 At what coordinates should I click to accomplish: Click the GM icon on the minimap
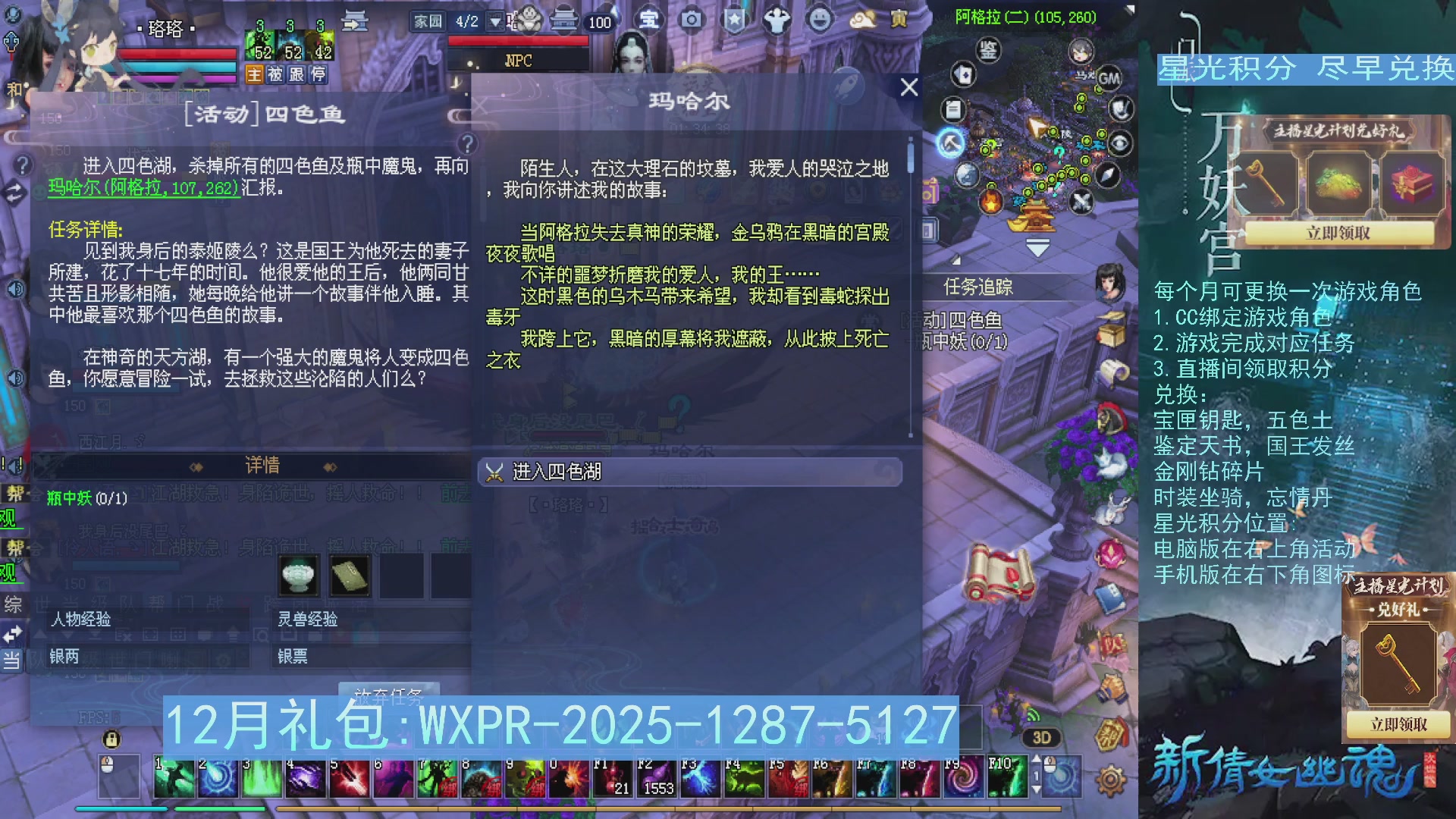point(1109,78)
